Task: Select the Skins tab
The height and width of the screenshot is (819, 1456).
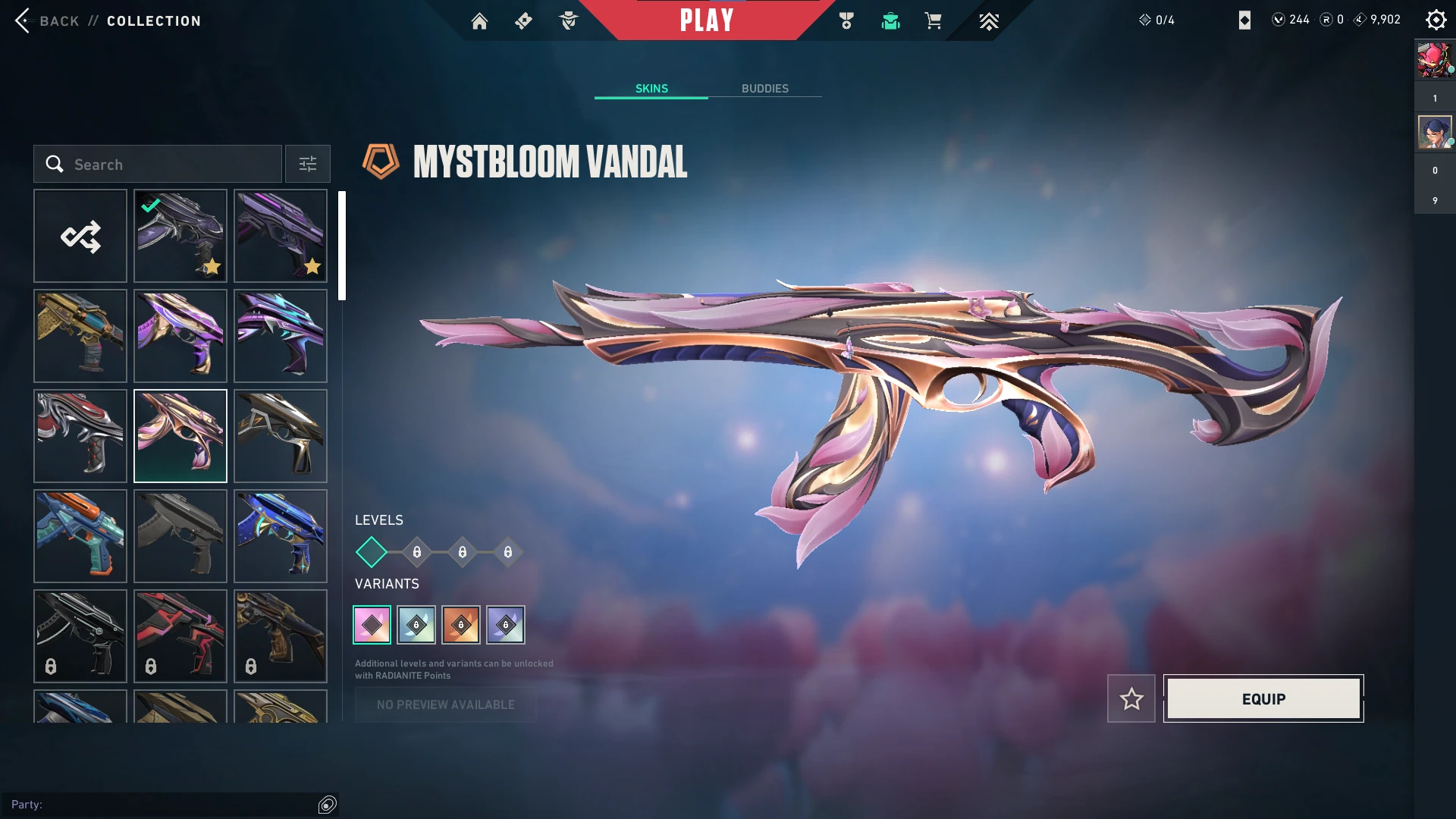Action: [651, 89]
